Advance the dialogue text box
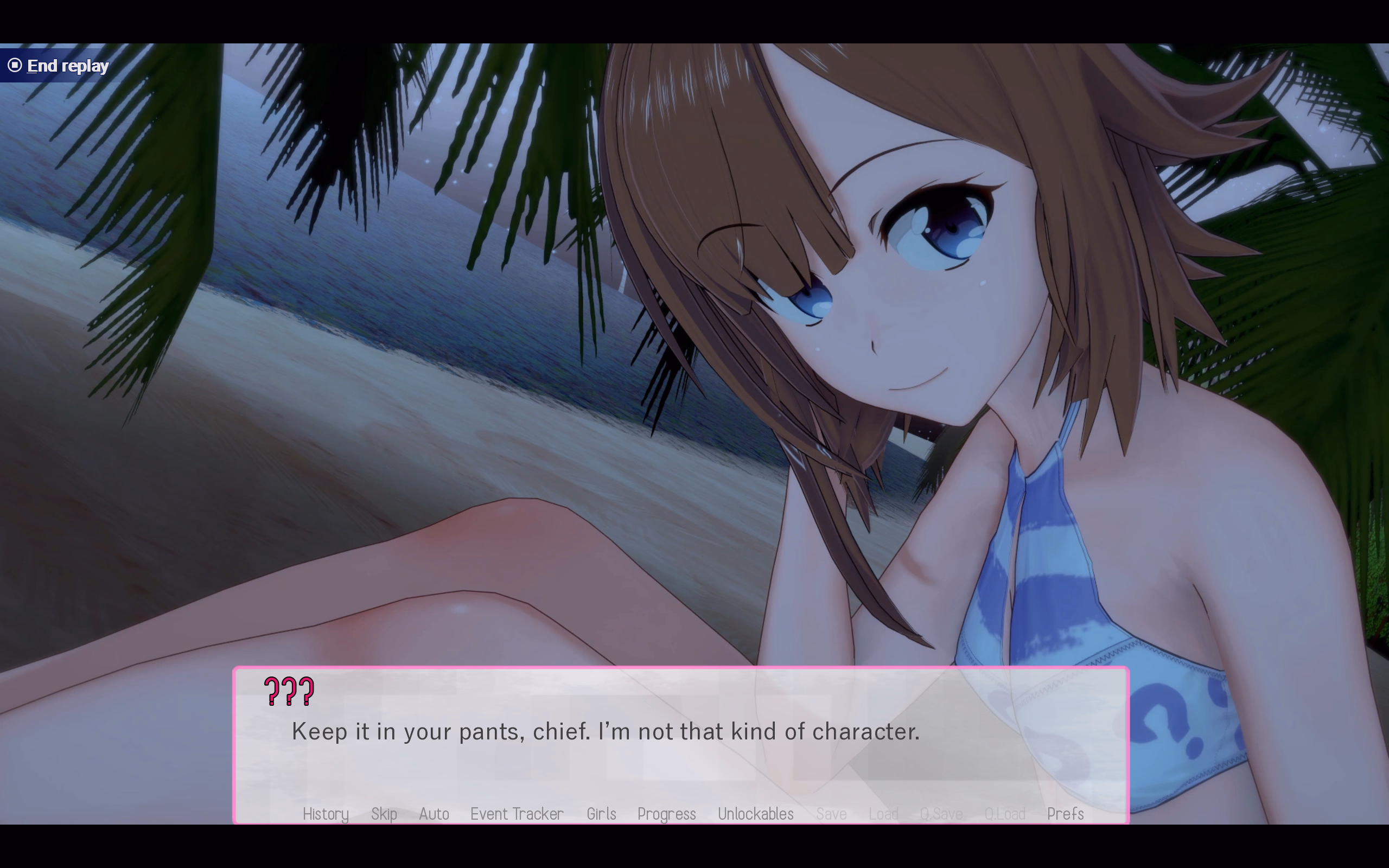 click(681, 746)
